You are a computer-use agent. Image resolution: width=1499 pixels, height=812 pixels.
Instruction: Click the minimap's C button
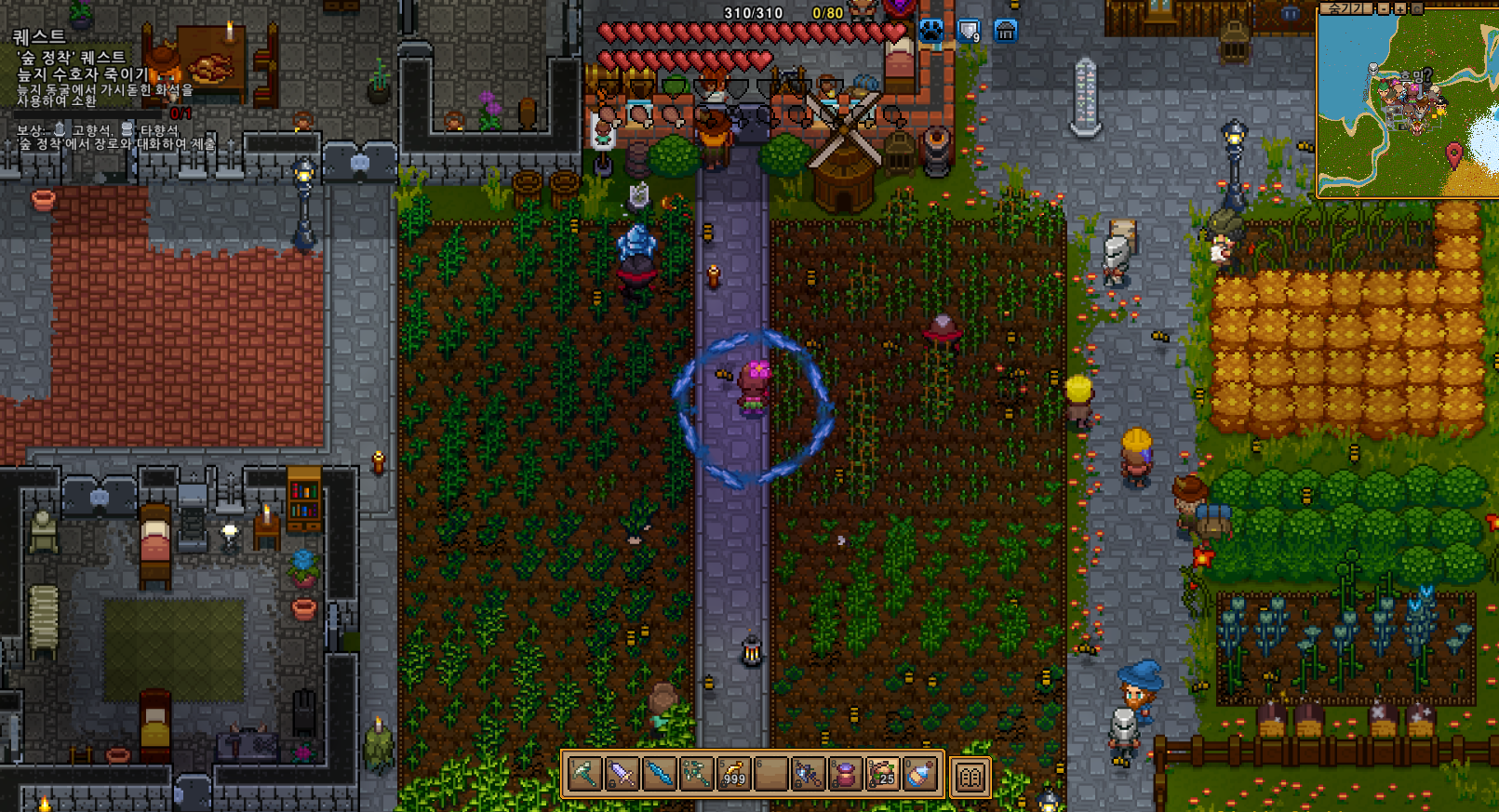[x=1417, y=8]
